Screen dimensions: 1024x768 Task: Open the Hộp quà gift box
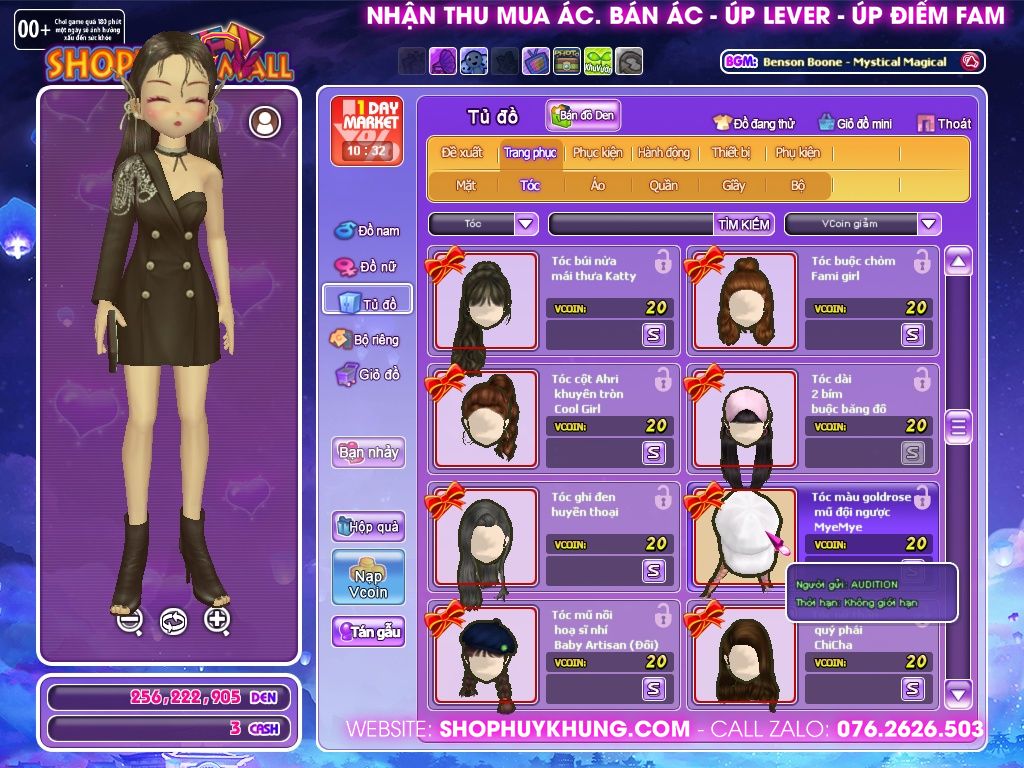tap(368, 526)
